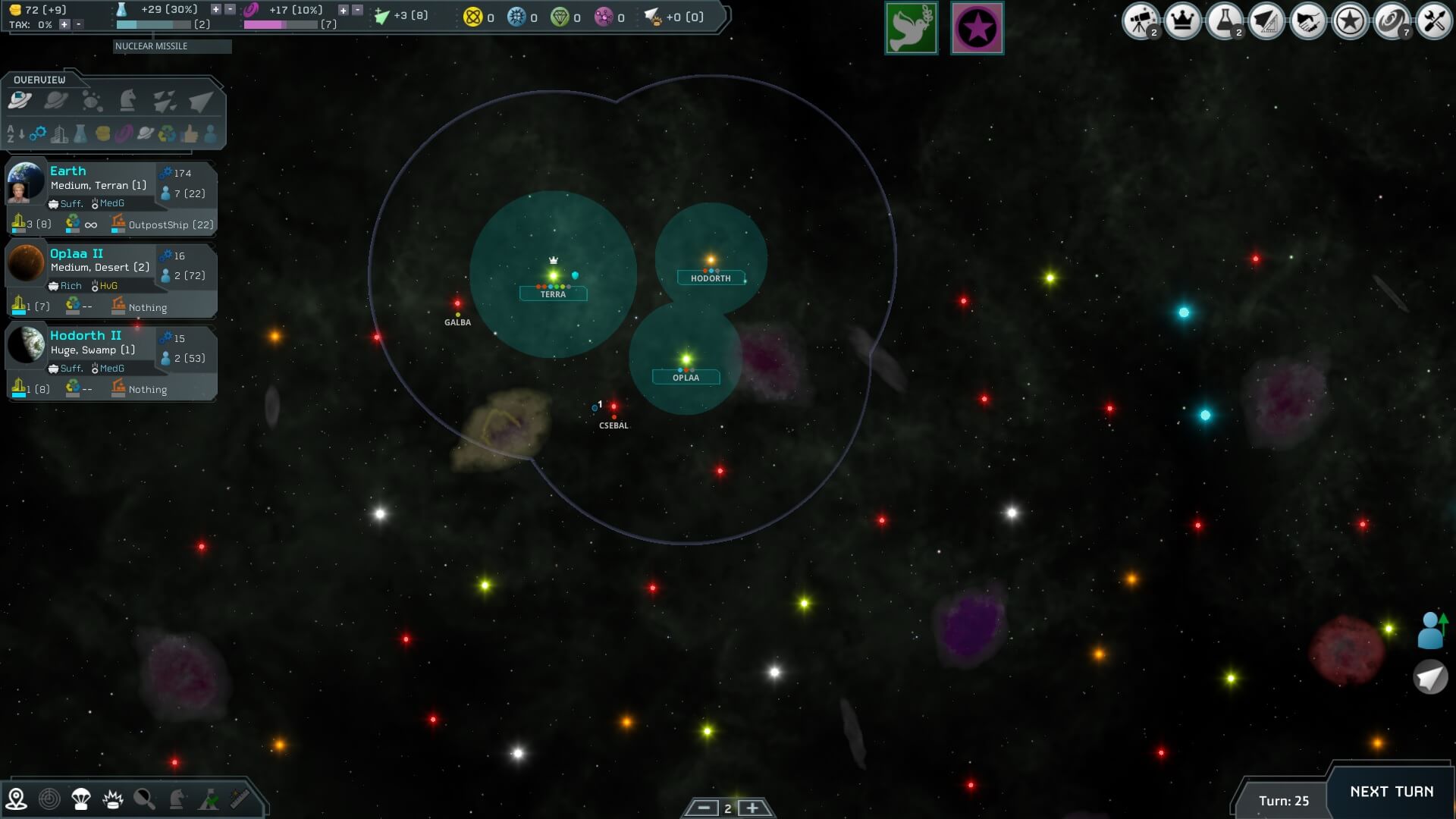
Task: Switch to the chess knight overview tab
Action: tap(127, 101)
